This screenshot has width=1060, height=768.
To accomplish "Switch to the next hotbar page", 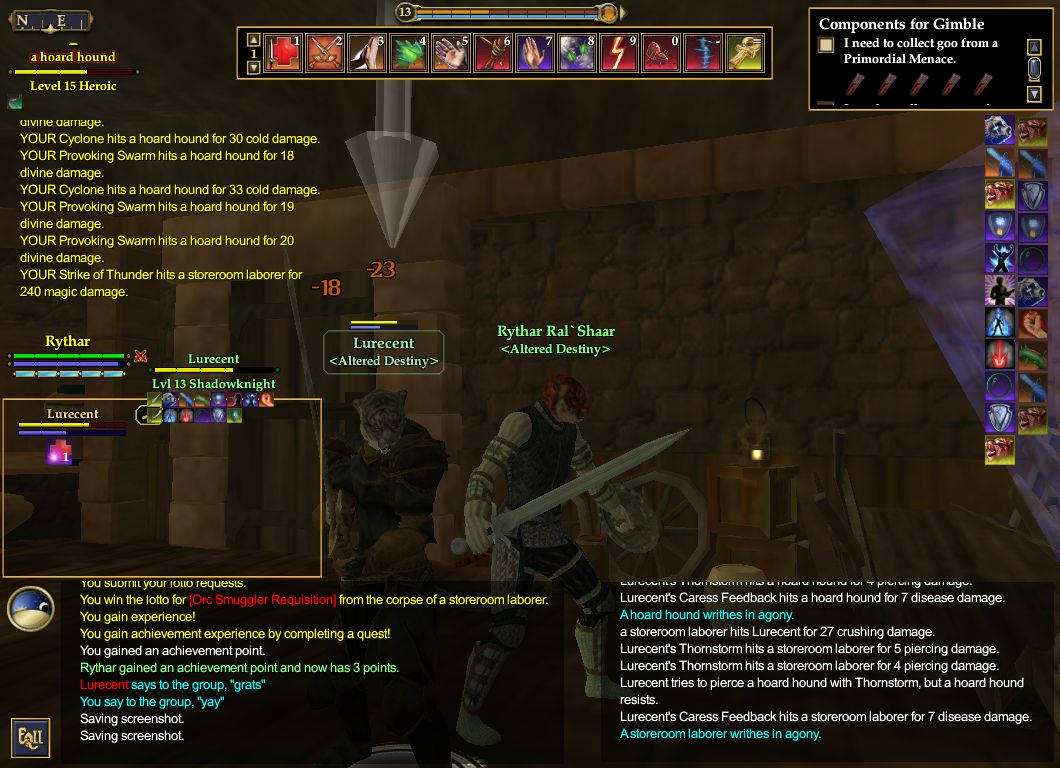I will 253,67.
